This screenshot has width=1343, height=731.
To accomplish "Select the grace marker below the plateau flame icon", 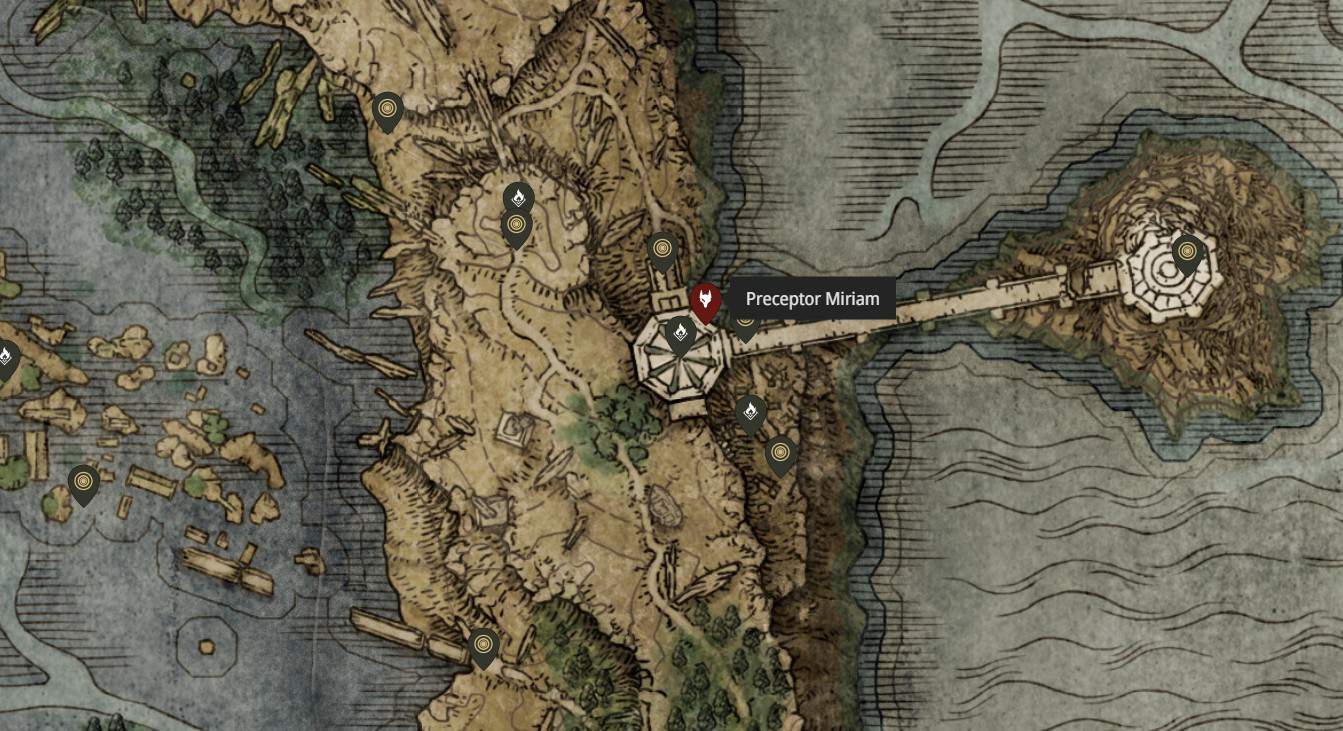I will [x=516, y=226].
